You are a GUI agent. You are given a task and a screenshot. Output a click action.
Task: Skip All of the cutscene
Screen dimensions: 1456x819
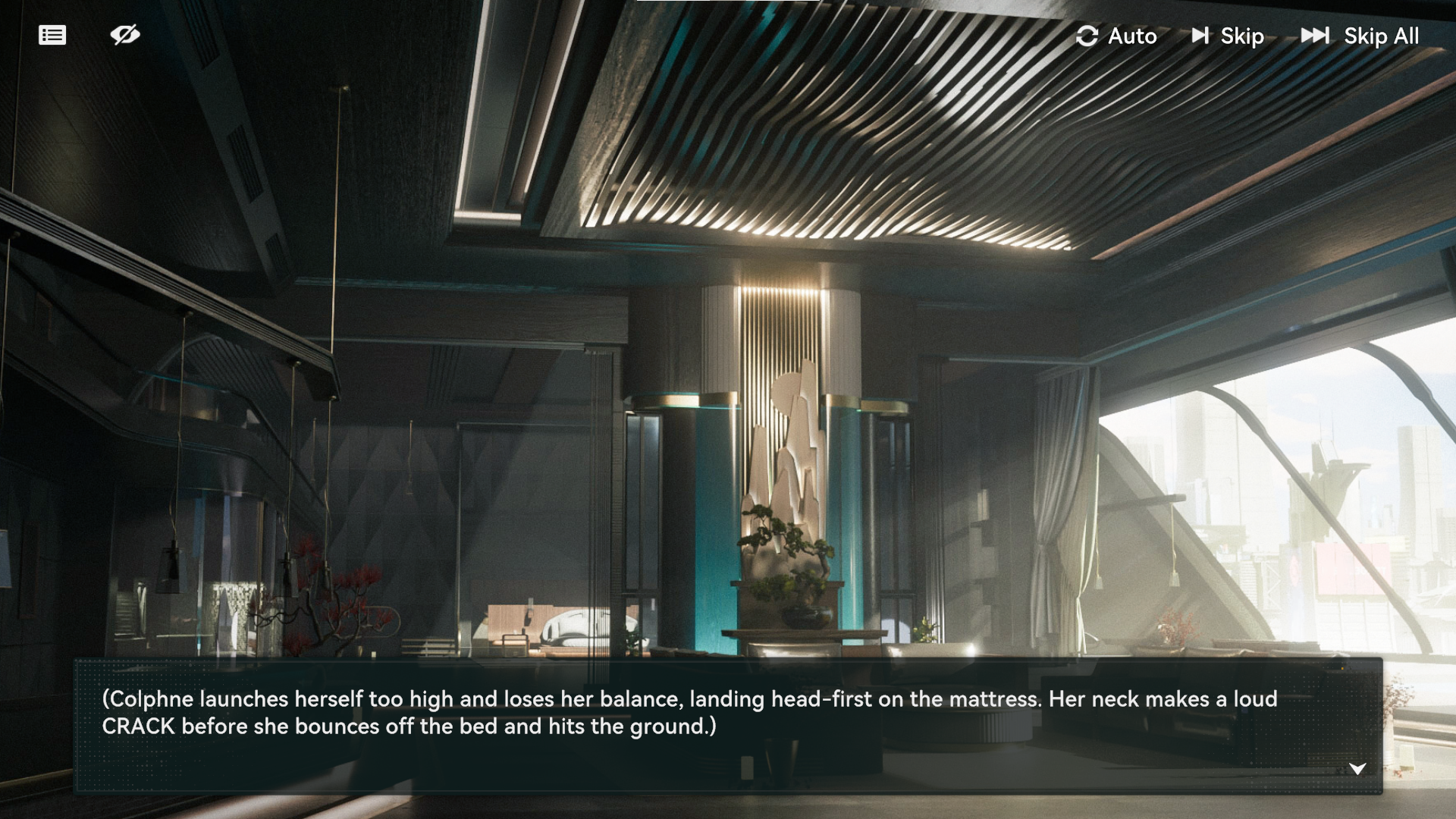(1360, 36)
